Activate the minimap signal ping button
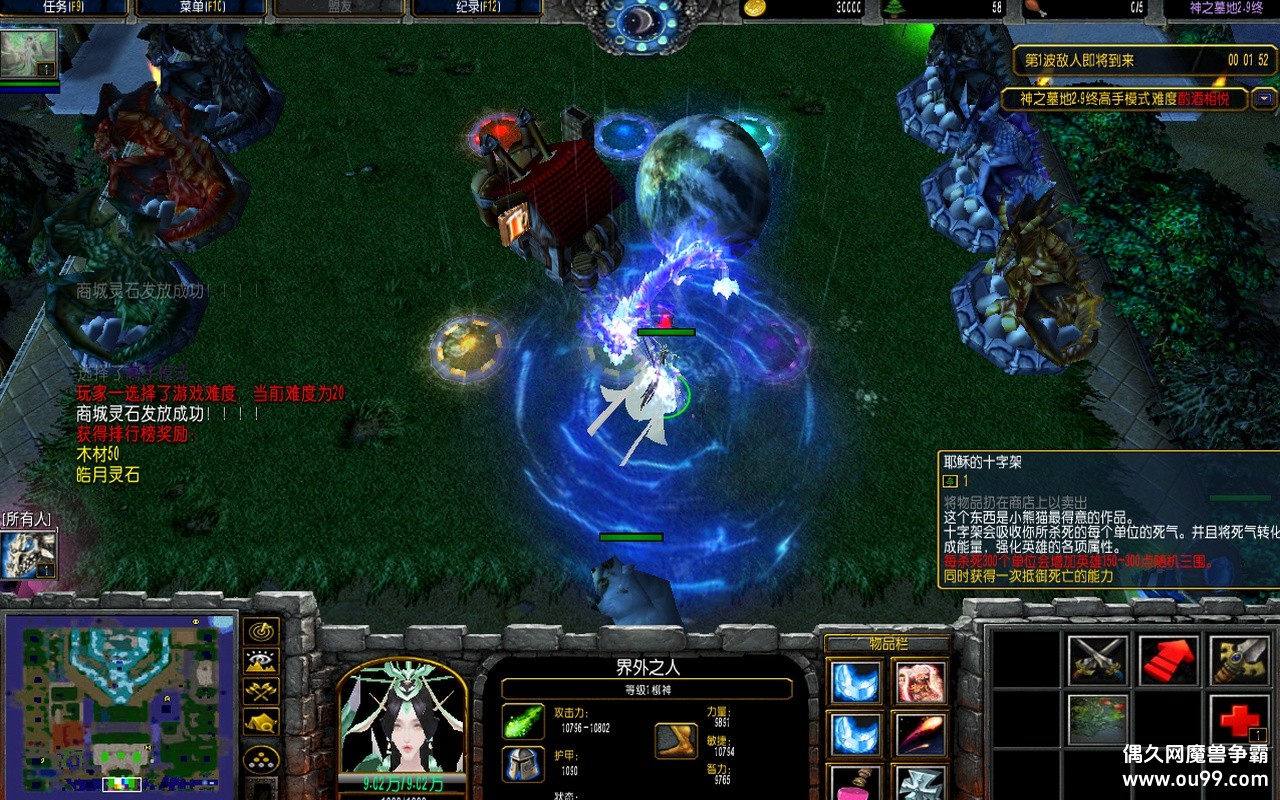 coord(261,631)
